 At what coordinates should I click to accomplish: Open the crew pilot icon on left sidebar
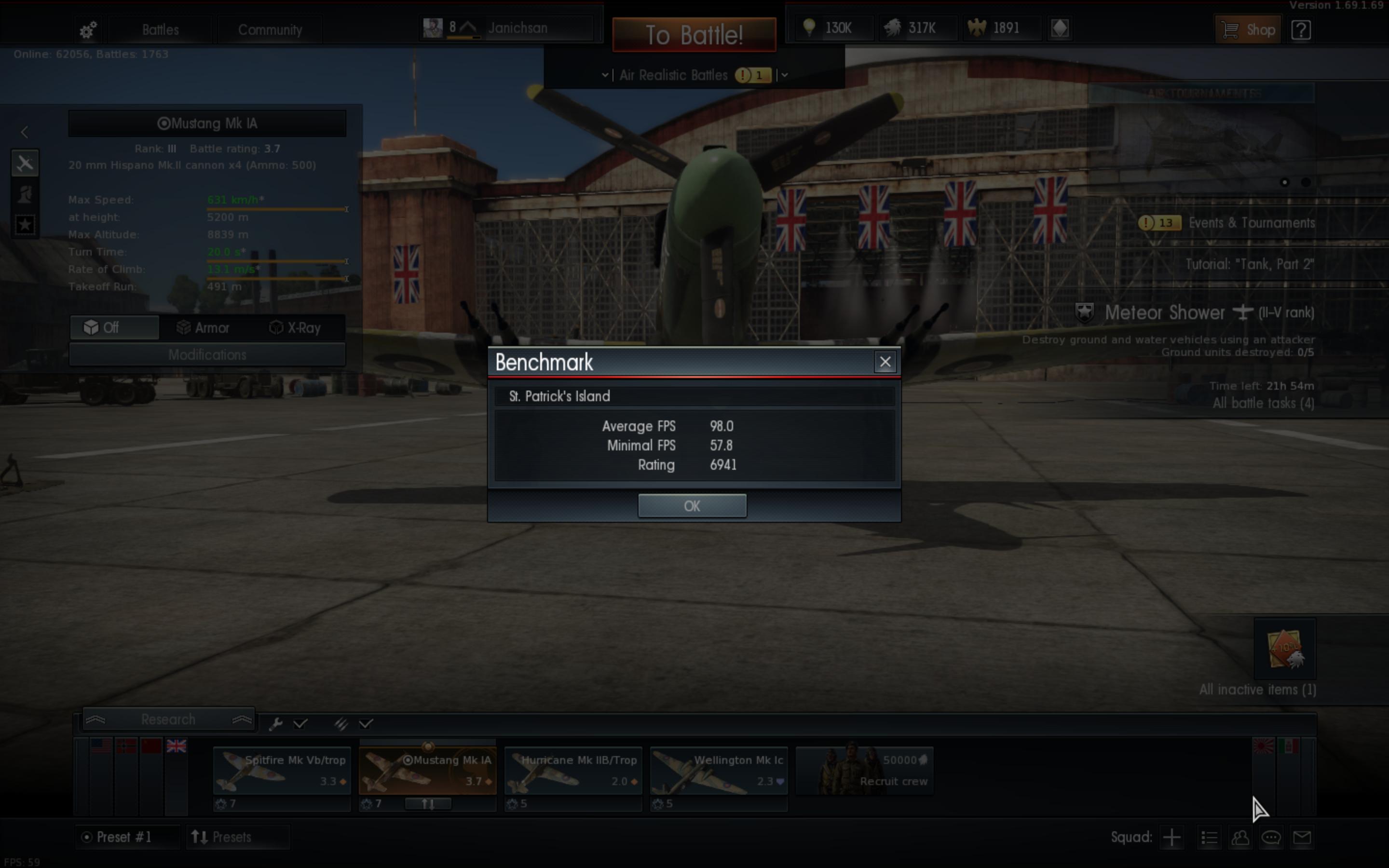pos(25,194)
